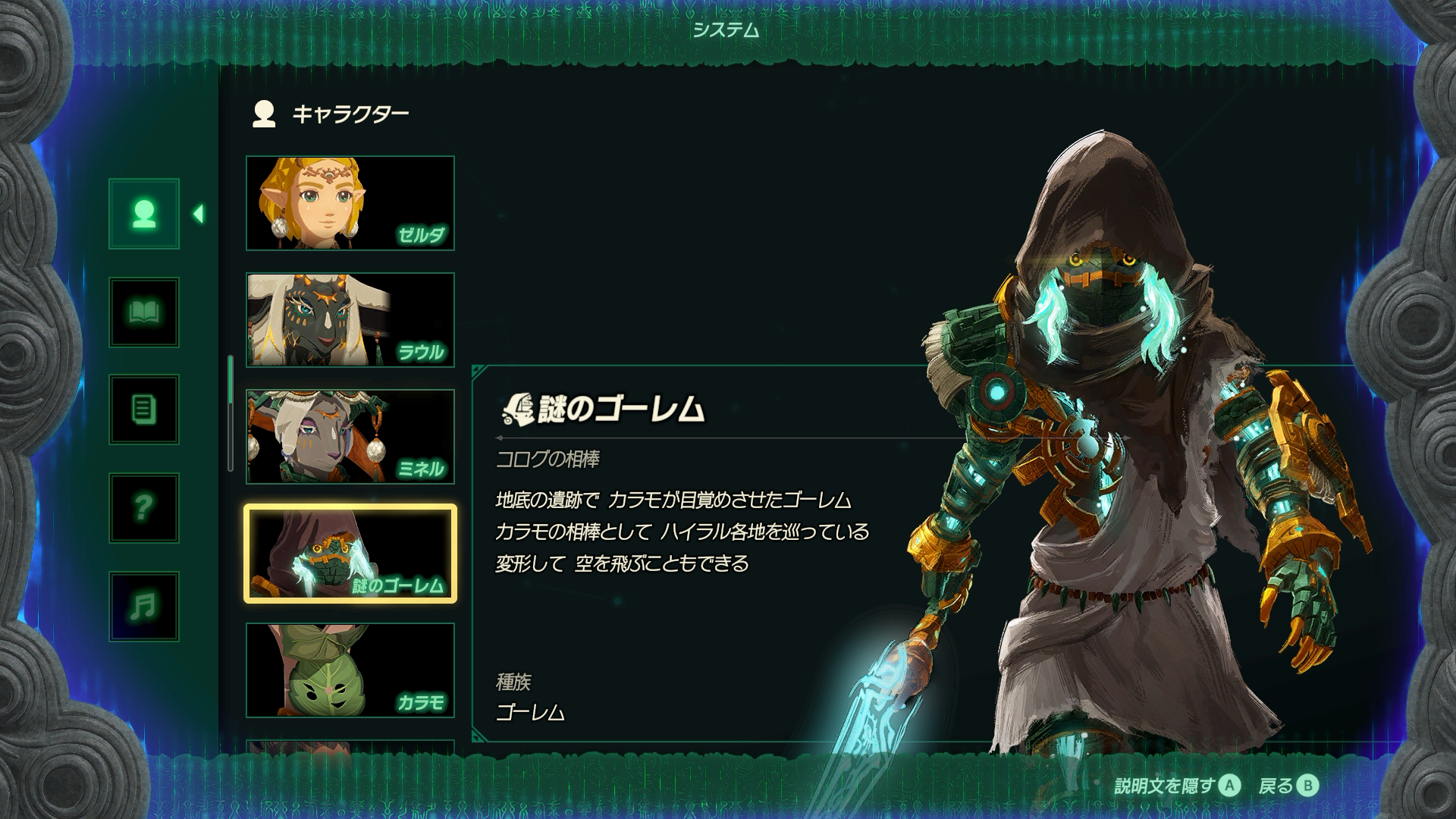Open the システム tab at top

[x=726, y=32]
